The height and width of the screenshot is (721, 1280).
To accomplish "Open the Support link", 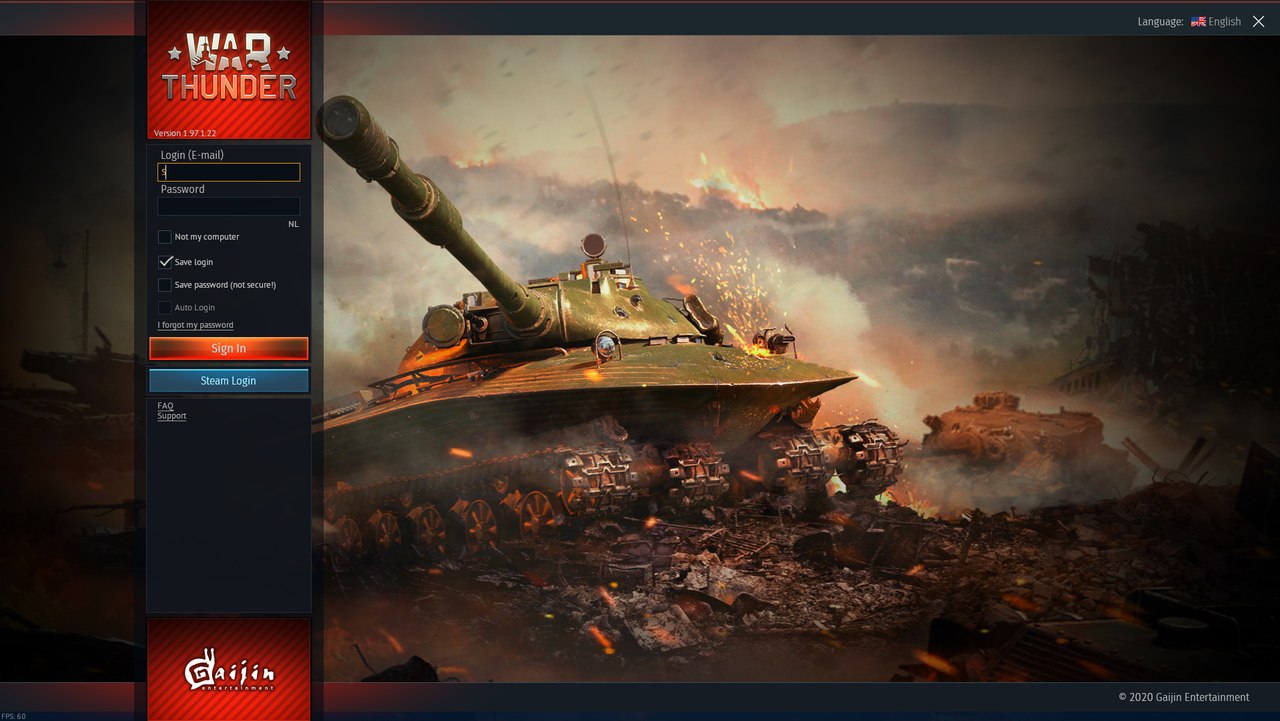I will click(171, 416).
